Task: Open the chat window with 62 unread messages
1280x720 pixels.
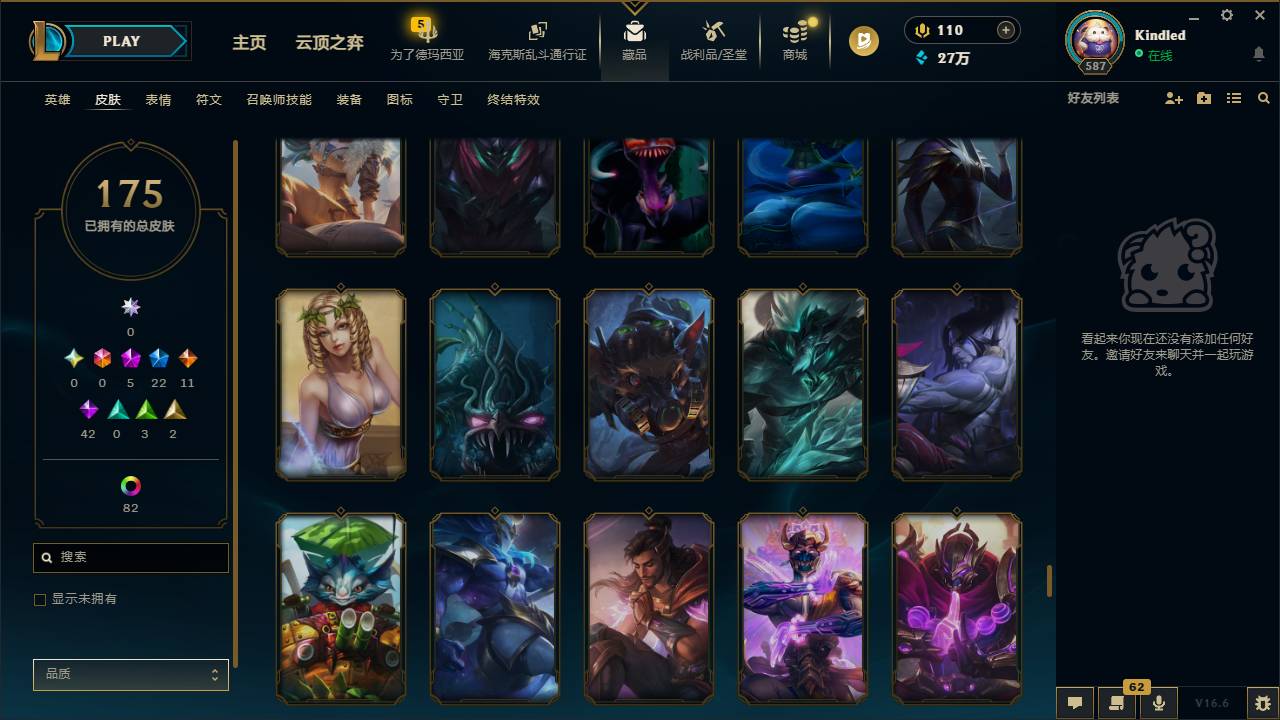Action: click(1115, 703)
